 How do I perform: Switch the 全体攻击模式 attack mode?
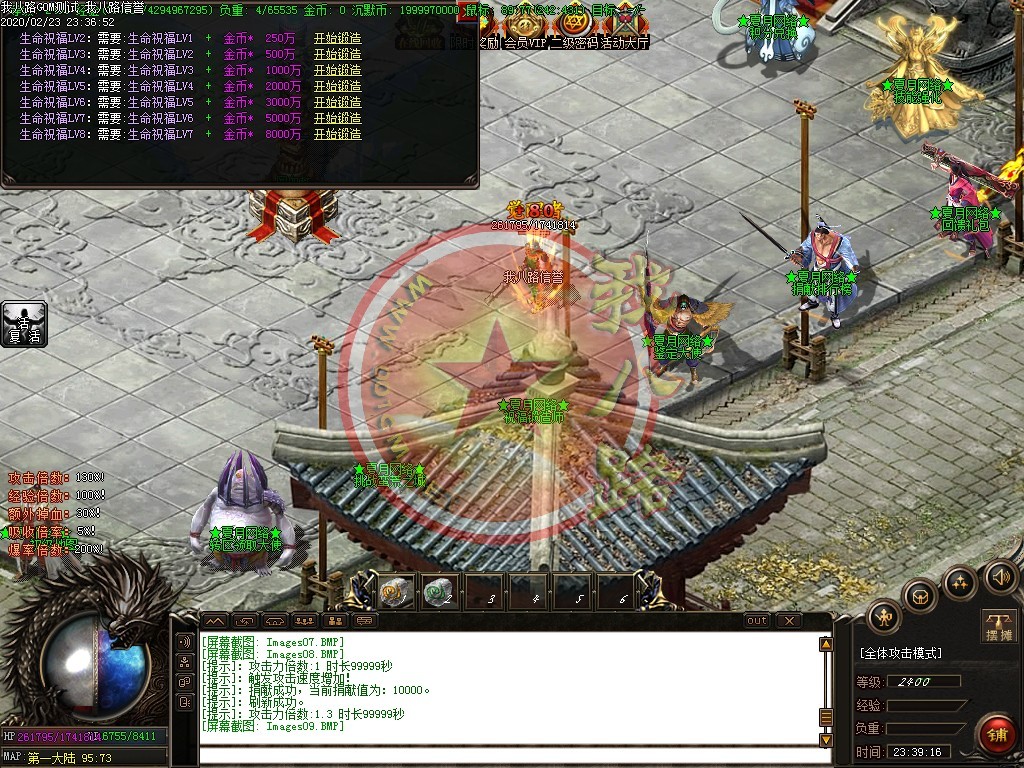900,653
